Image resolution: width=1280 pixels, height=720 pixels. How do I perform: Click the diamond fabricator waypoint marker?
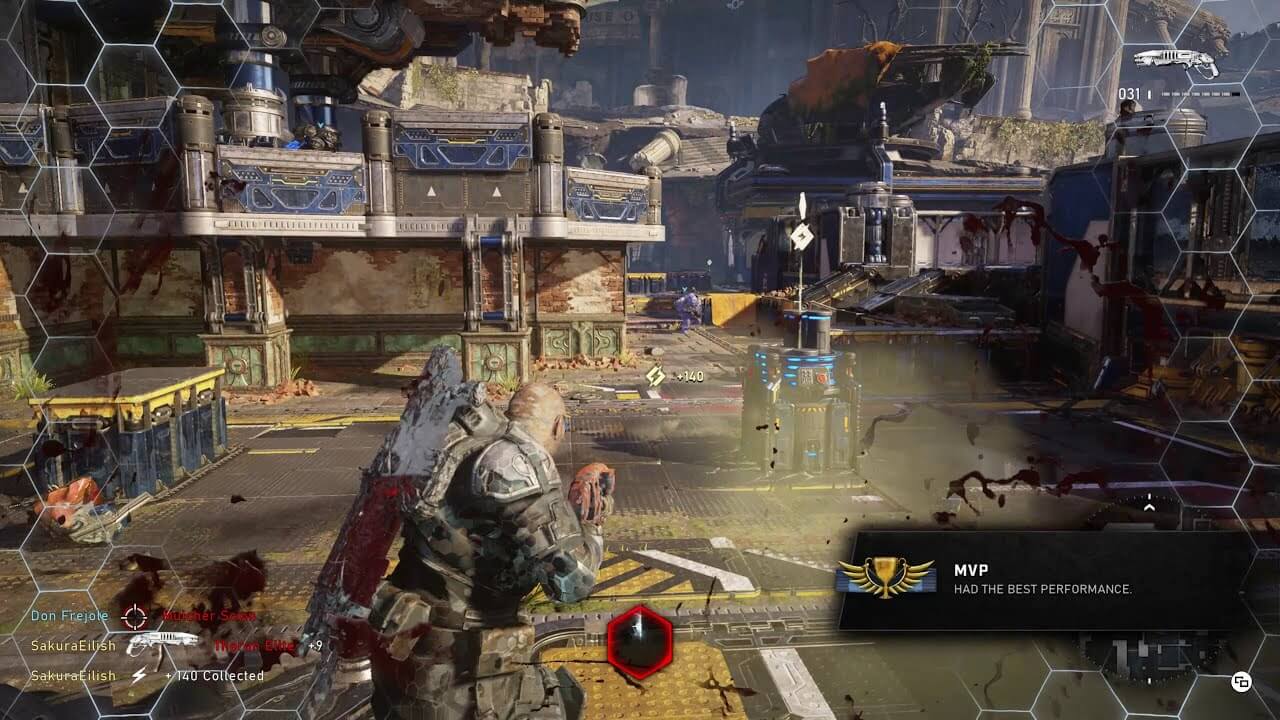click(x=801, y=236)
